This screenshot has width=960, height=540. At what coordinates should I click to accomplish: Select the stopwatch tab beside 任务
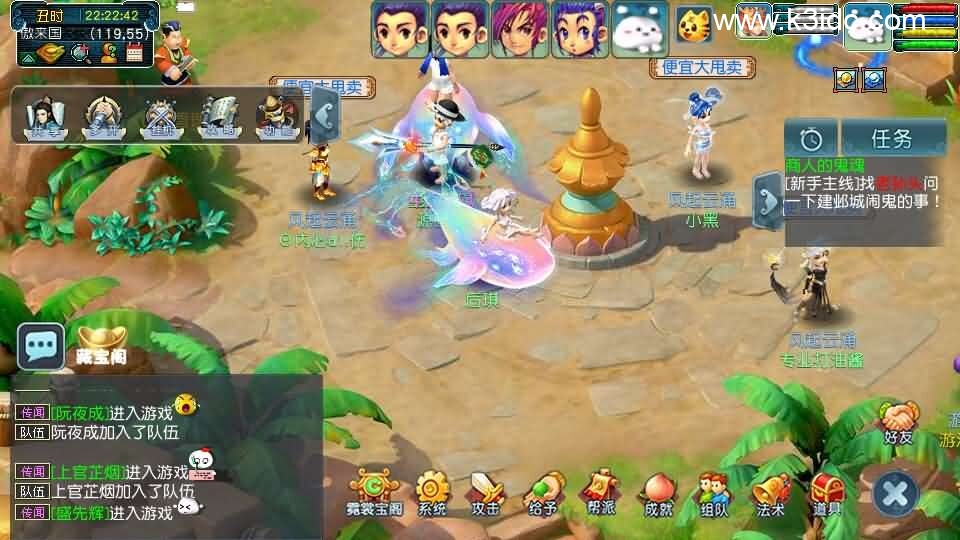(811, 138)
